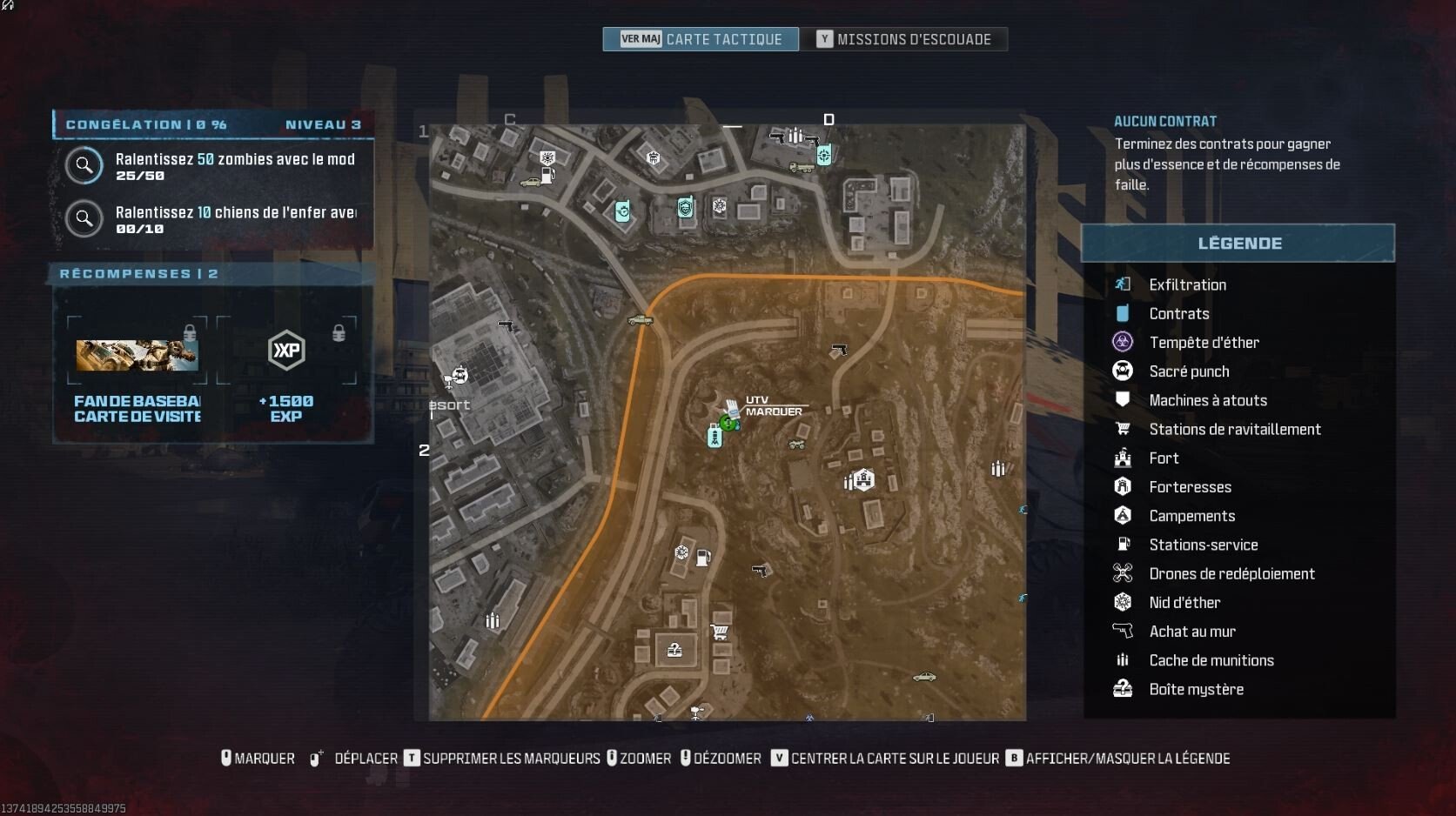
Task: Select the Sacré punch icon
Action: pyautogui.click(x=1122, y=371)
